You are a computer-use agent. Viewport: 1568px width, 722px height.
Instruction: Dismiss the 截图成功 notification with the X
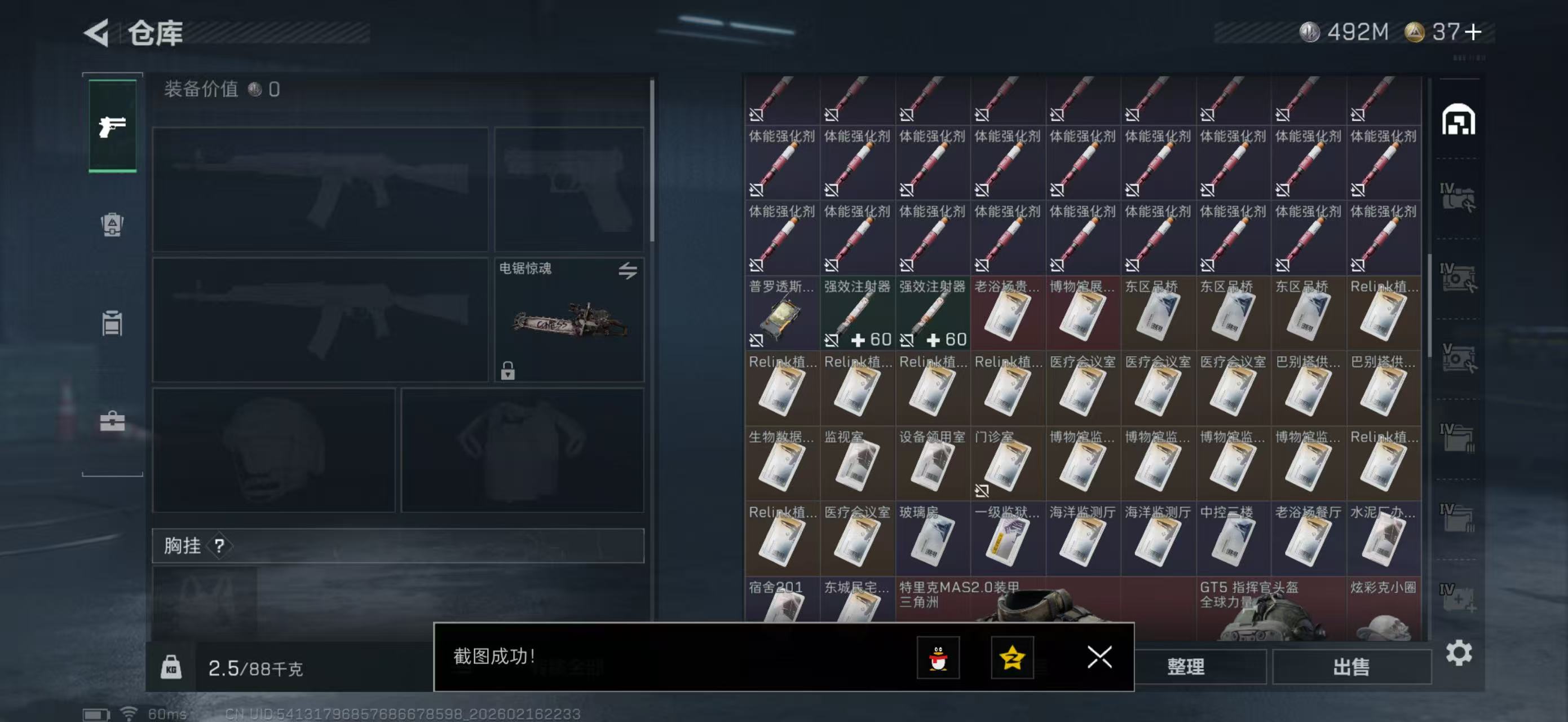click(1099, 658)
